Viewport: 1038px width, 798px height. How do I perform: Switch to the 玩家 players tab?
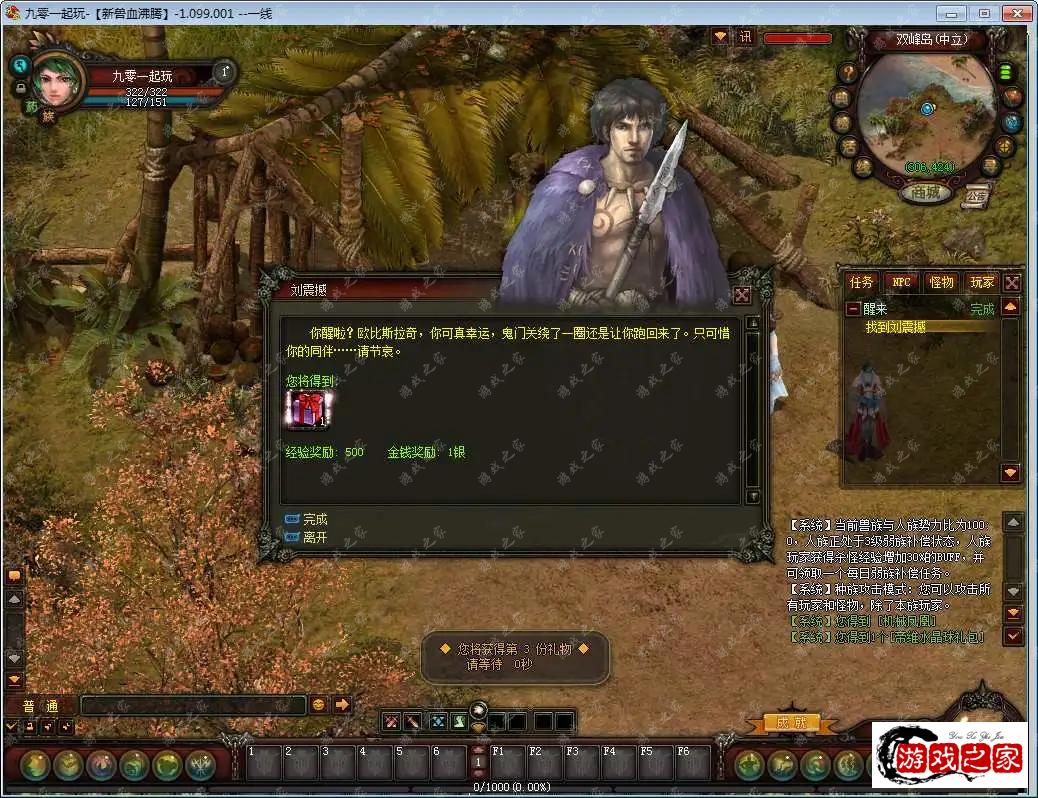tap(982, 283)
